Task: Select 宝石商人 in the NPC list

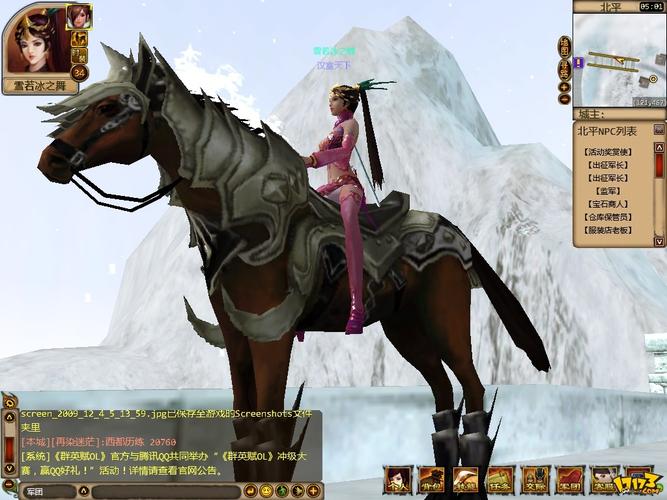Action: pyautogui.click(x=608, y=203)
